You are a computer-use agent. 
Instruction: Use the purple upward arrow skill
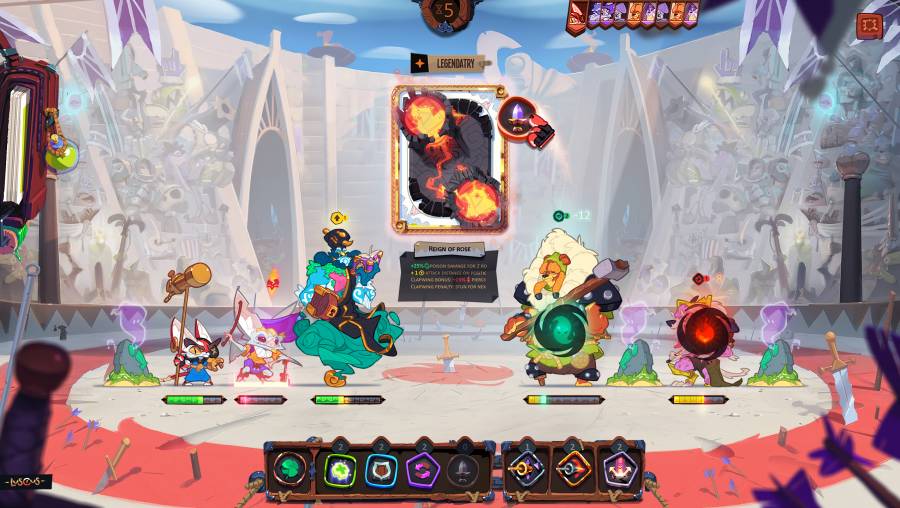coord(618,469)
